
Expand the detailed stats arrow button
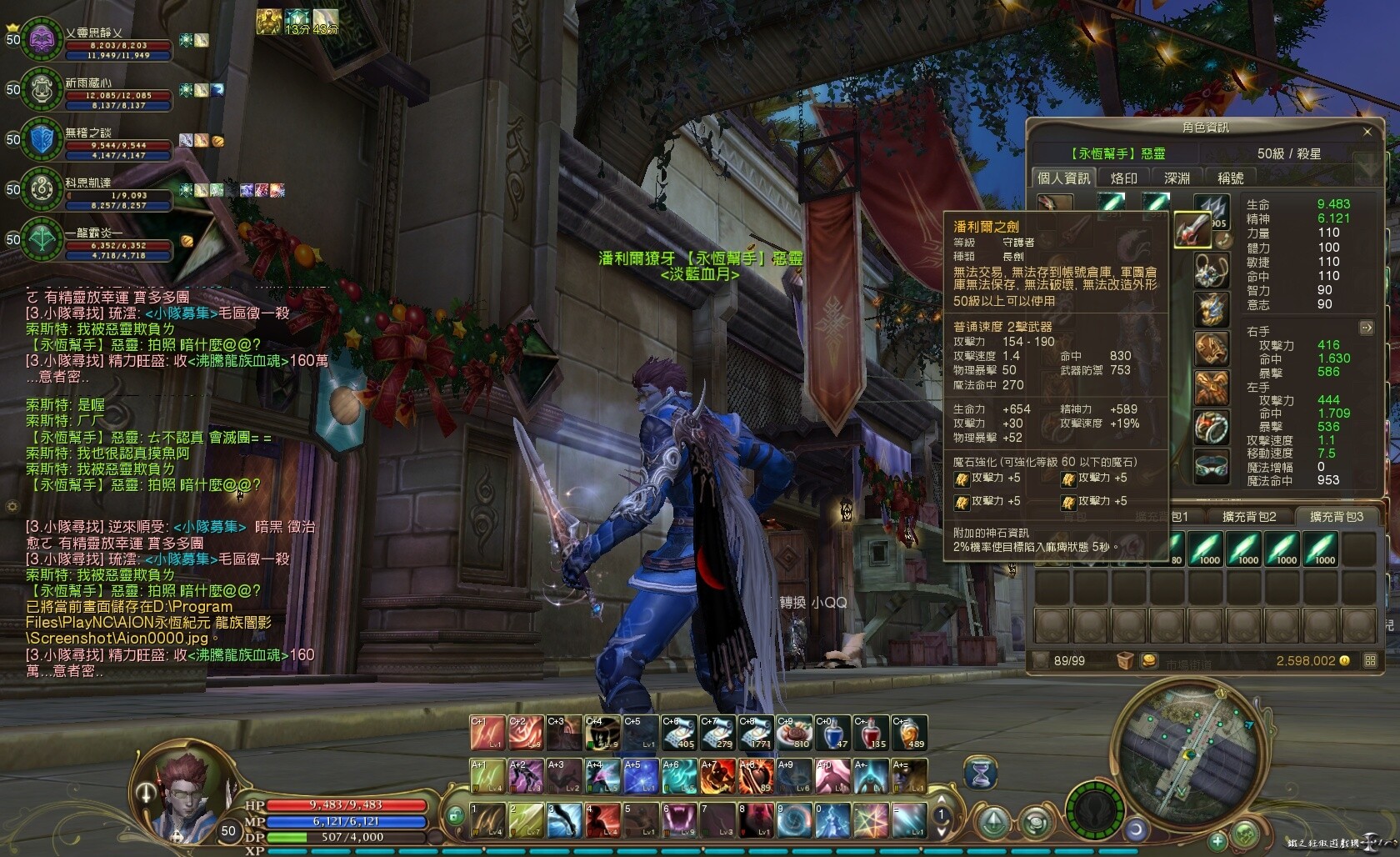(1366, 328)
